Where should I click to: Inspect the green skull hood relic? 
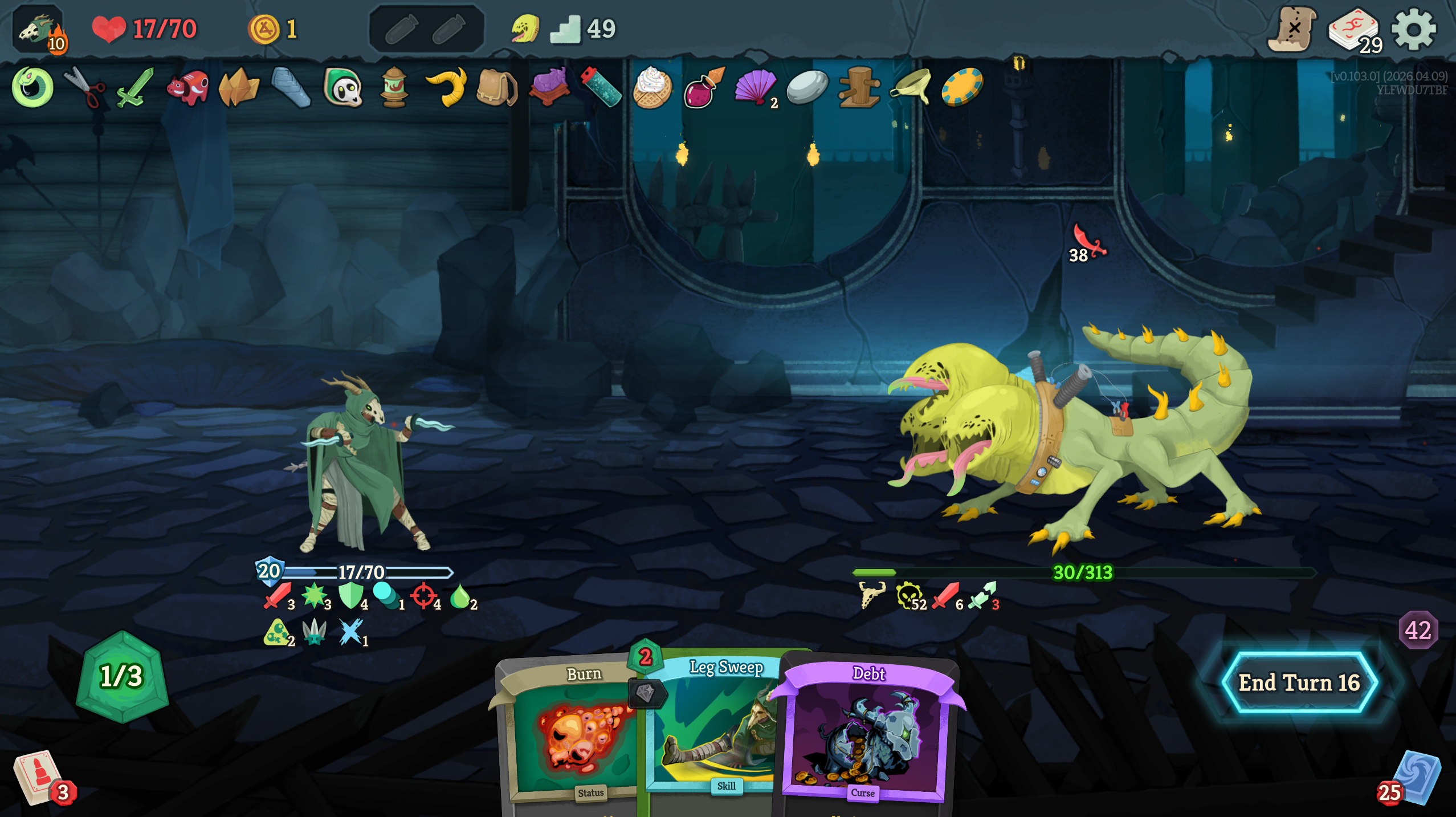point(343,87)
